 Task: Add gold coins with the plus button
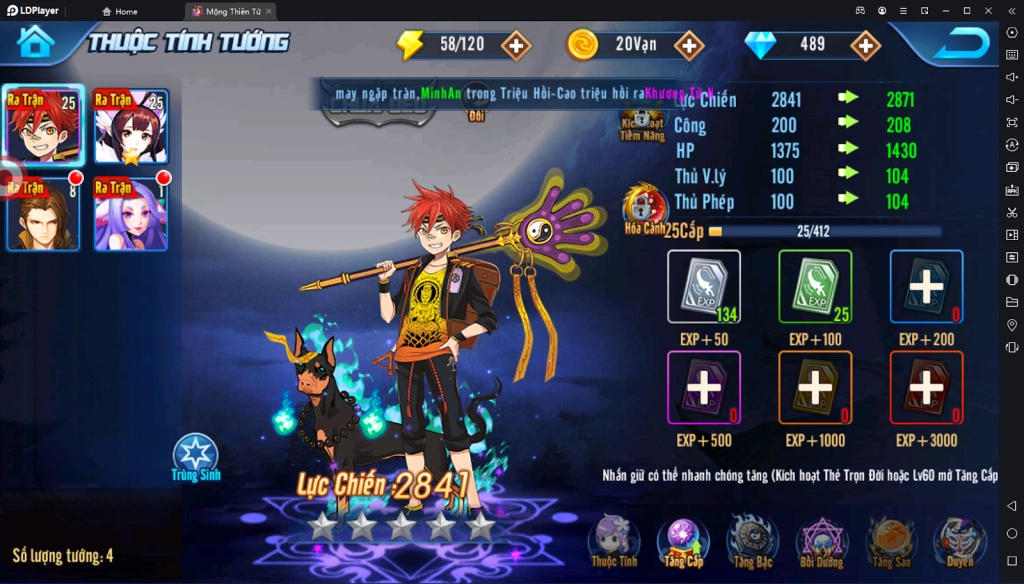689,45
